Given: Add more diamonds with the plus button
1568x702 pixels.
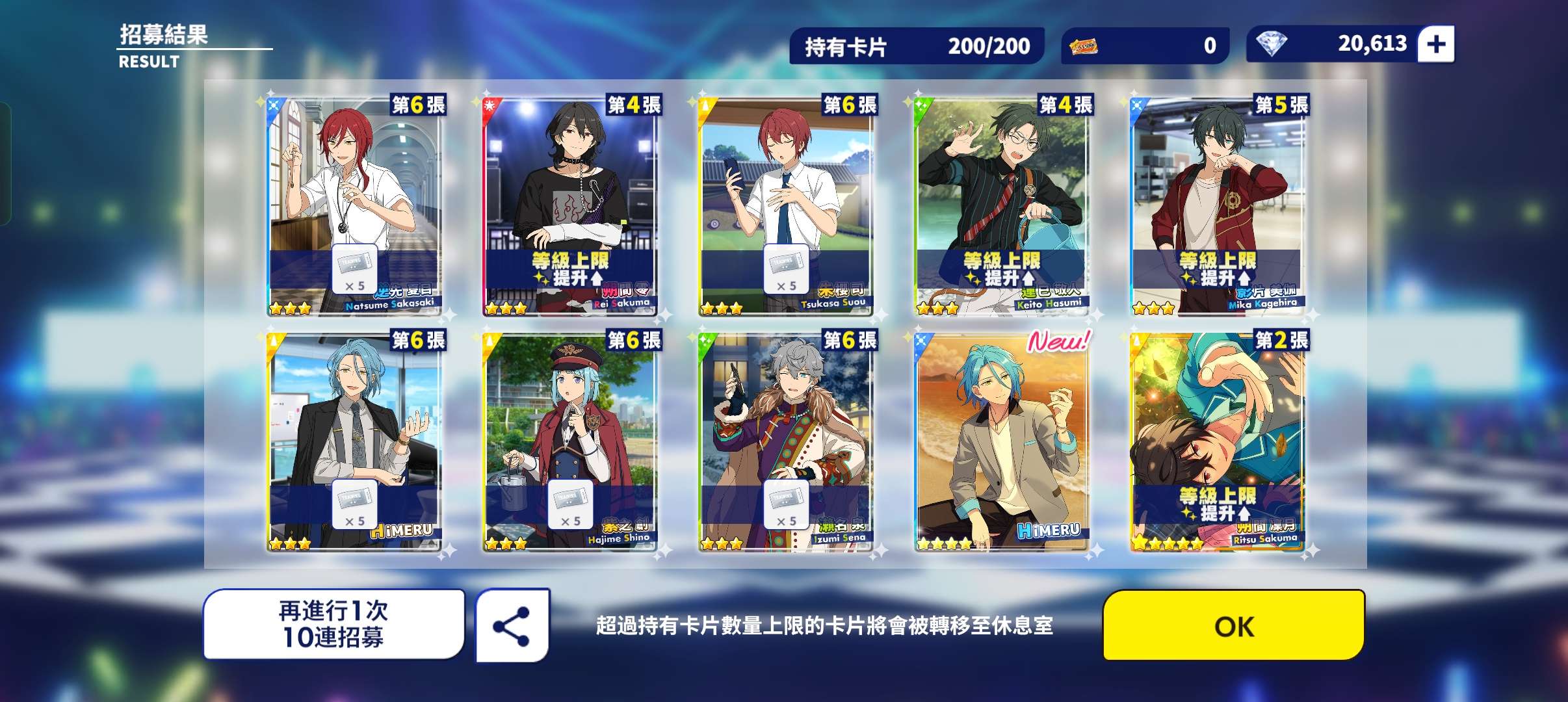Looking at the screenshot, I should pyautogui.click(x=1435, y=44).
